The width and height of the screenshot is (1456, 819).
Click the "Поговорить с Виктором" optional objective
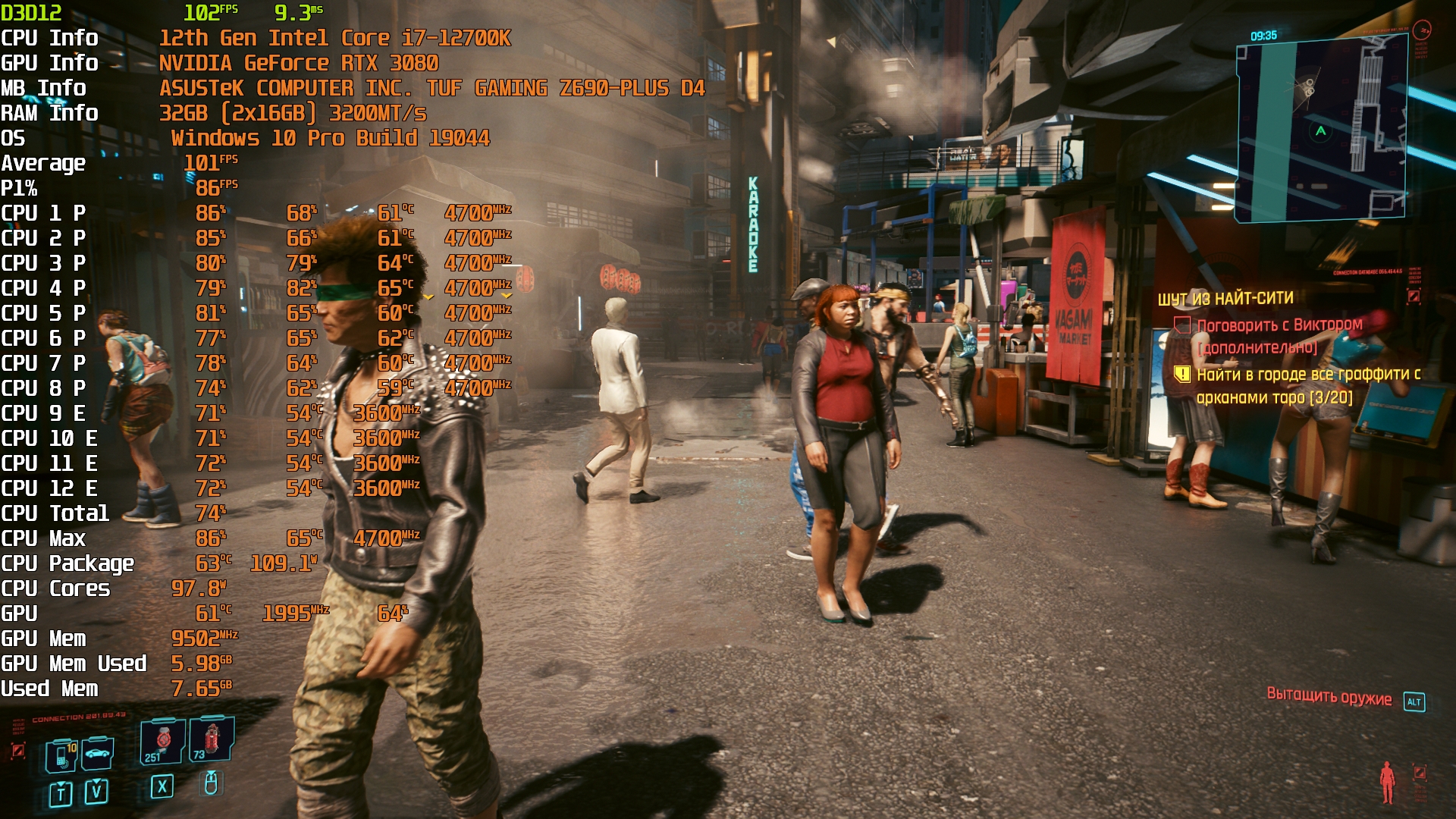coord(1279,326)
